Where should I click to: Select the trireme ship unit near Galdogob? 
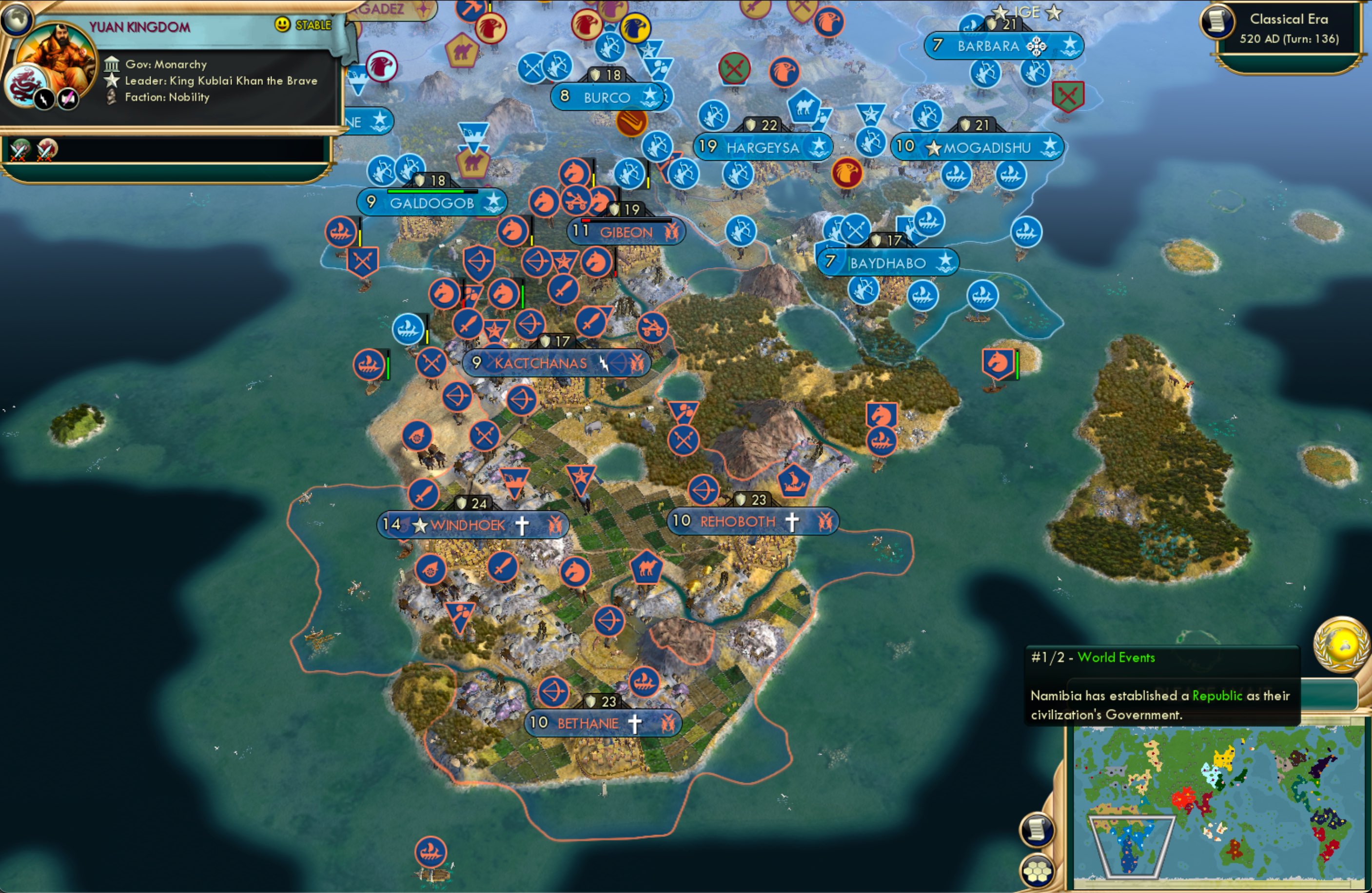[x=342, y=233]
